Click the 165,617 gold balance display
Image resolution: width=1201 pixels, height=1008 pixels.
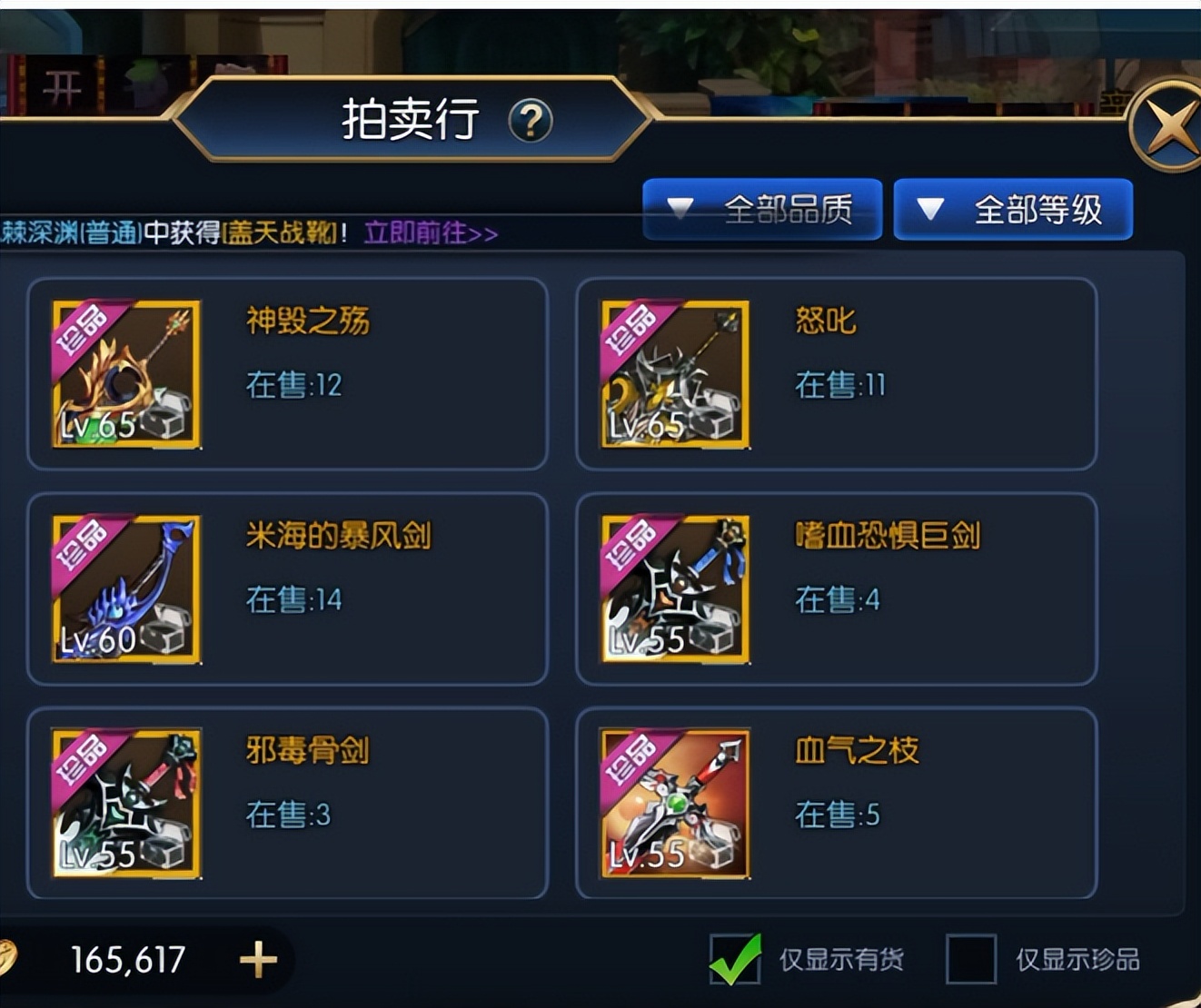coord(125,958)
